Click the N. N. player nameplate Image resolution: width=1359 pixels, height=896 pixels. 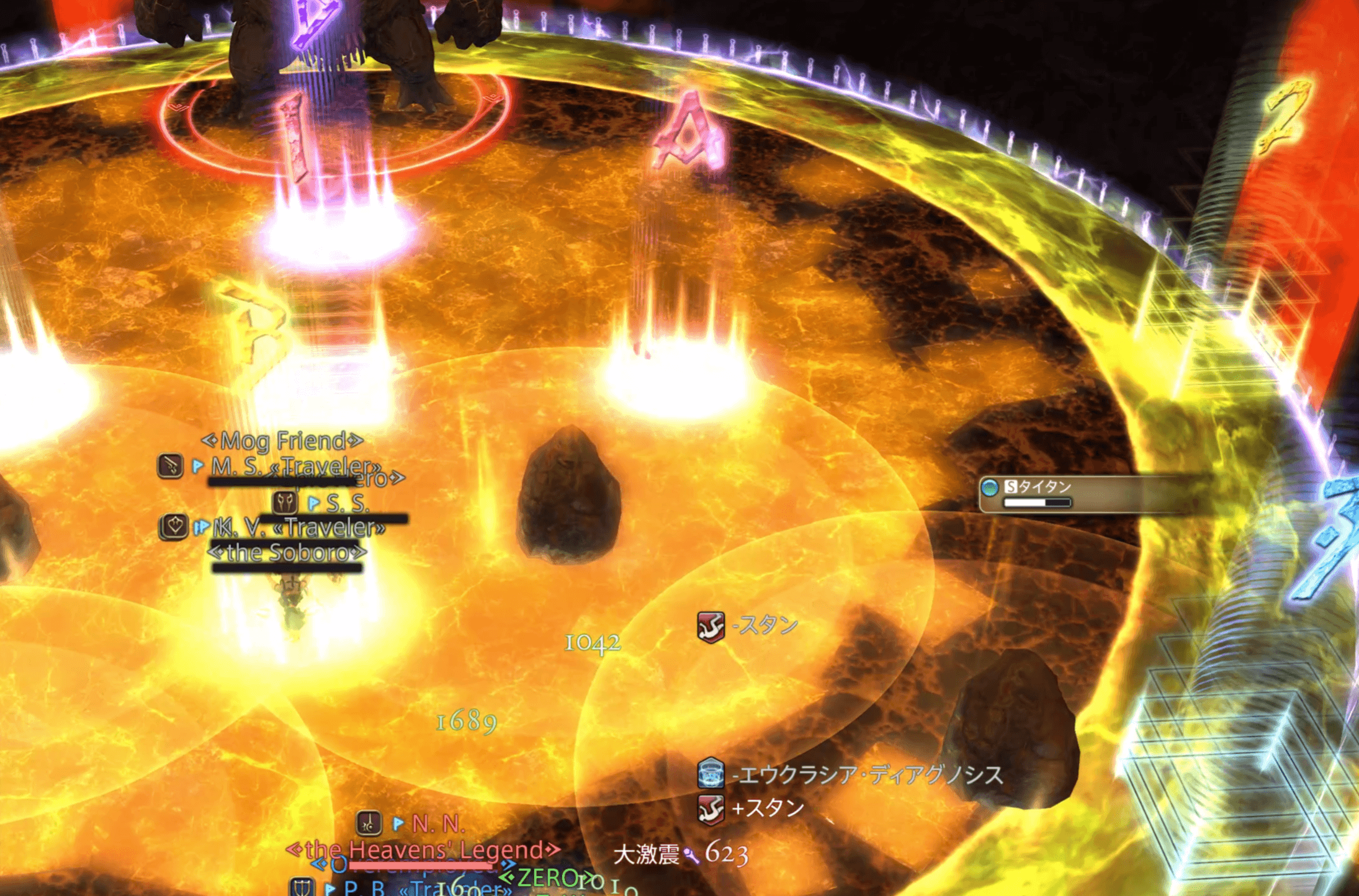[x=437, y=824]
